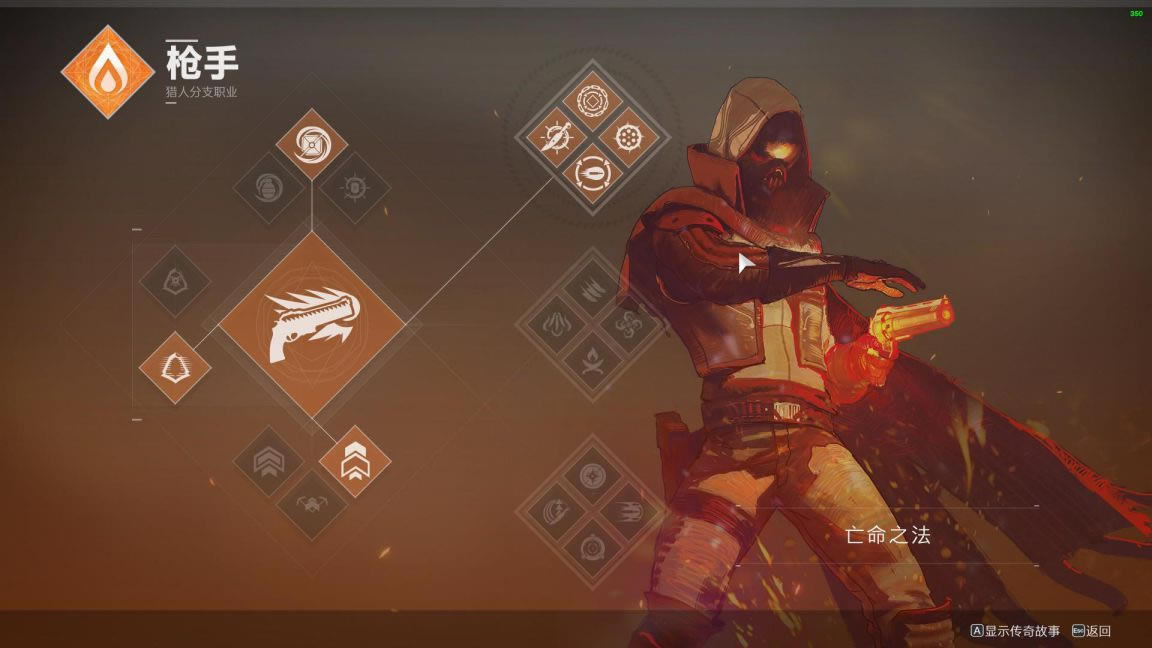1152x648 pixels.
Task: Pick the dimmed double-chevron jump
Action: point(268,462)
